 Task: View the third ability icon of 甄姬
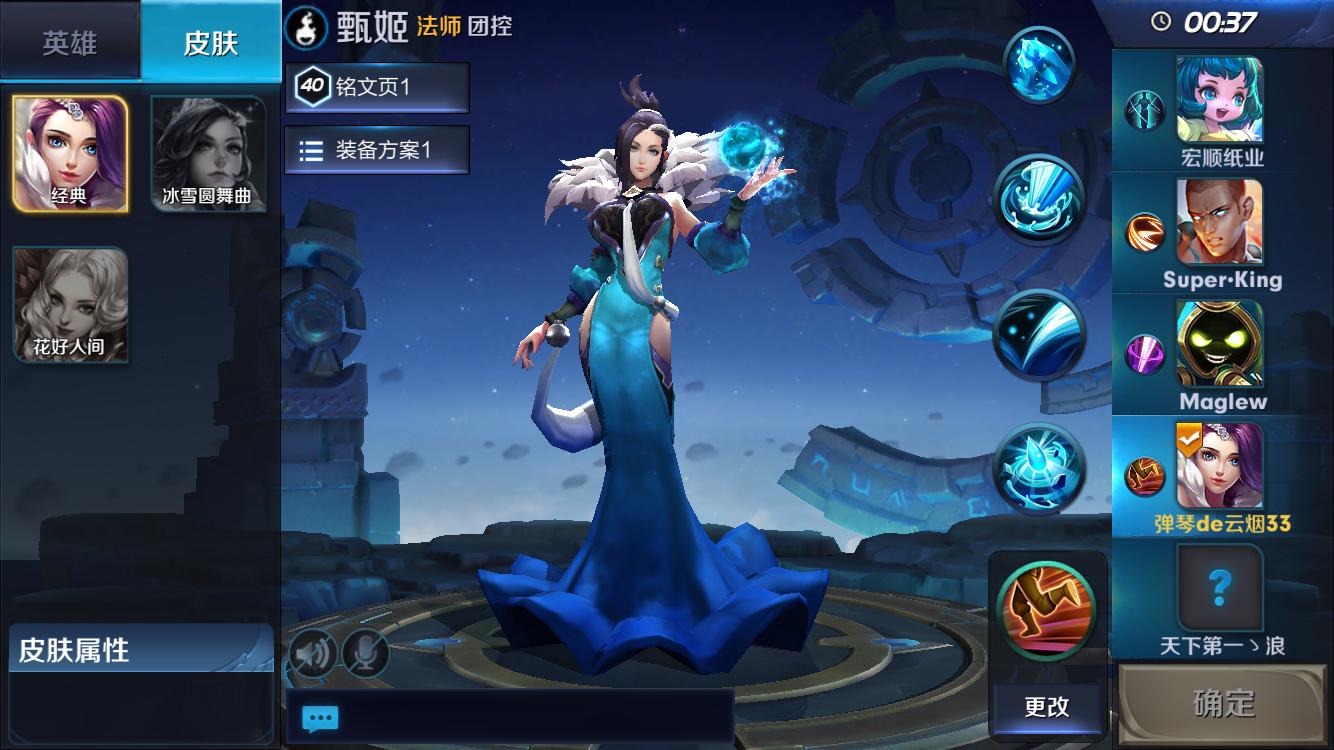[1040, 335]
